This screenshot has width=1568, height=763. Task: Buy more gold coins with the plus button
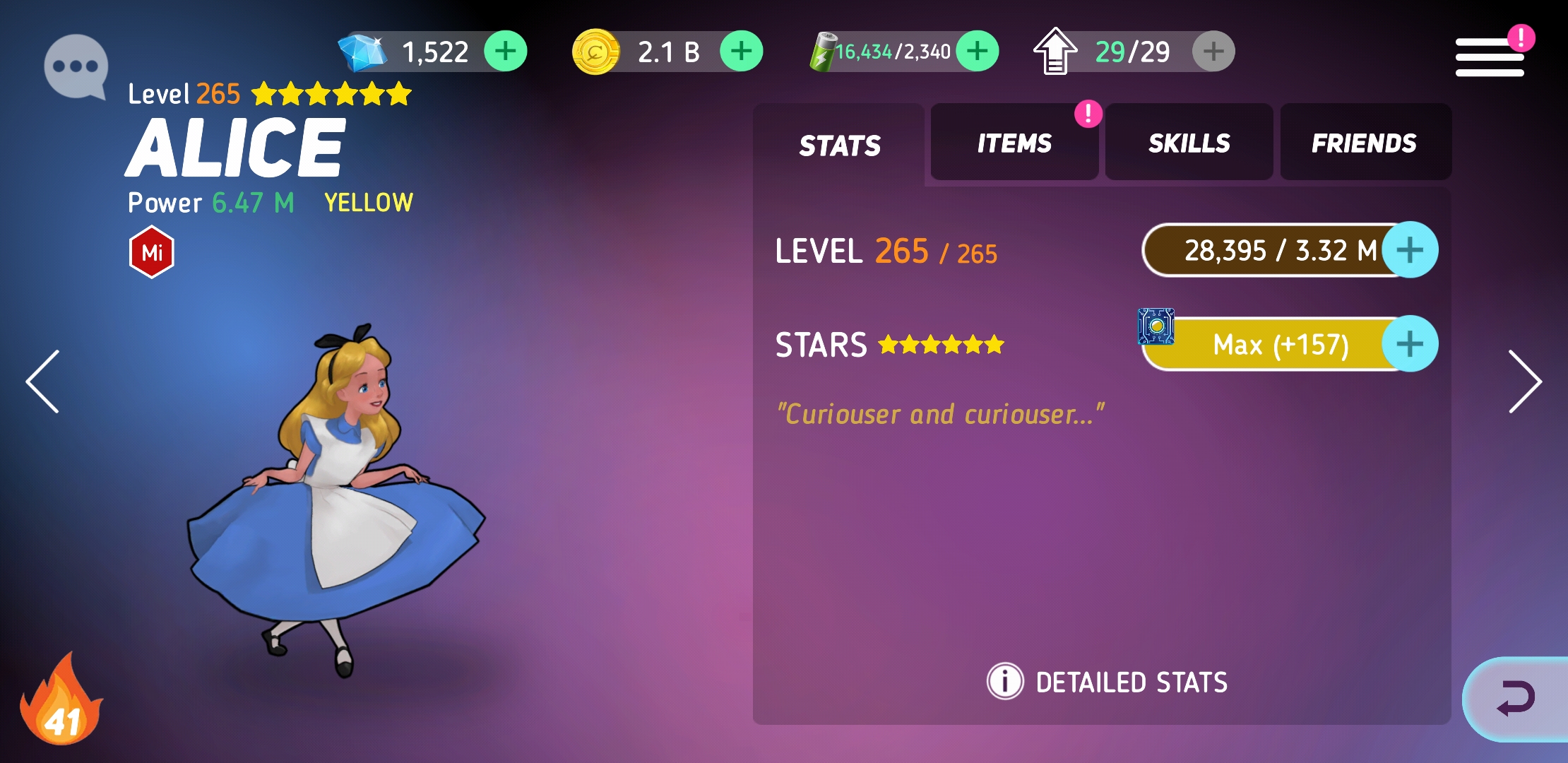(x=741, y=52)
